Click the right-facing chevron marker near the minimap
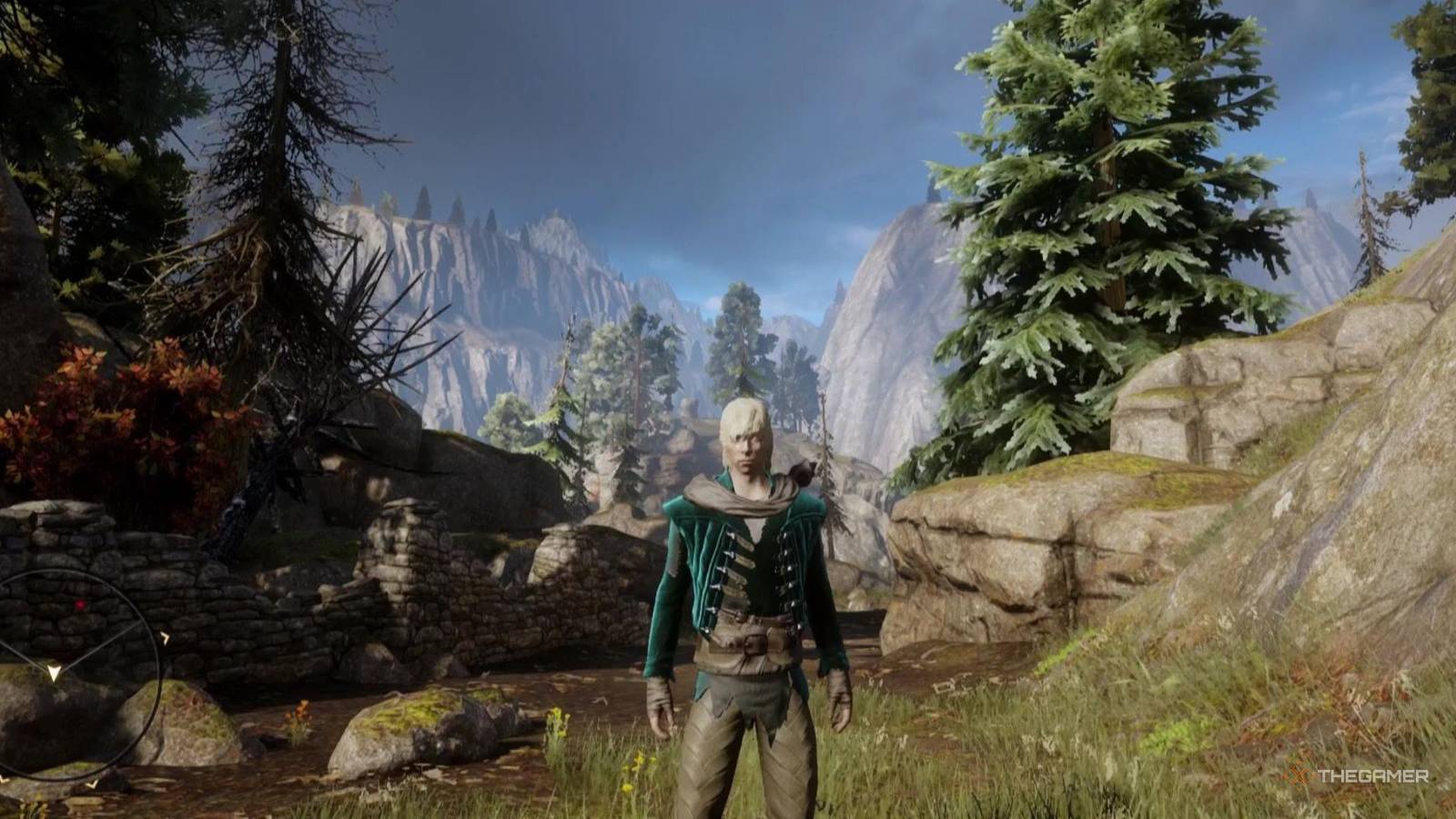This screenshot has width=1456, height=819. [166, 636]
